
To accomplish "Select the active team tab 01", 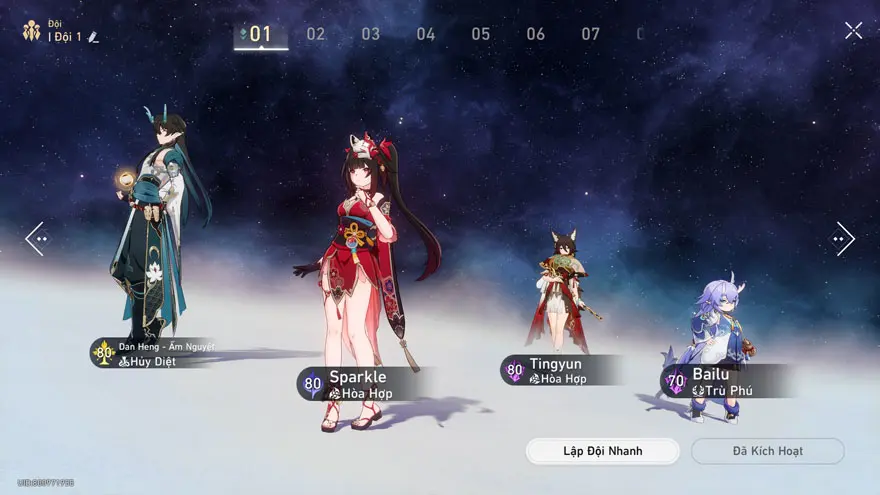I will (x=260, y=34).
